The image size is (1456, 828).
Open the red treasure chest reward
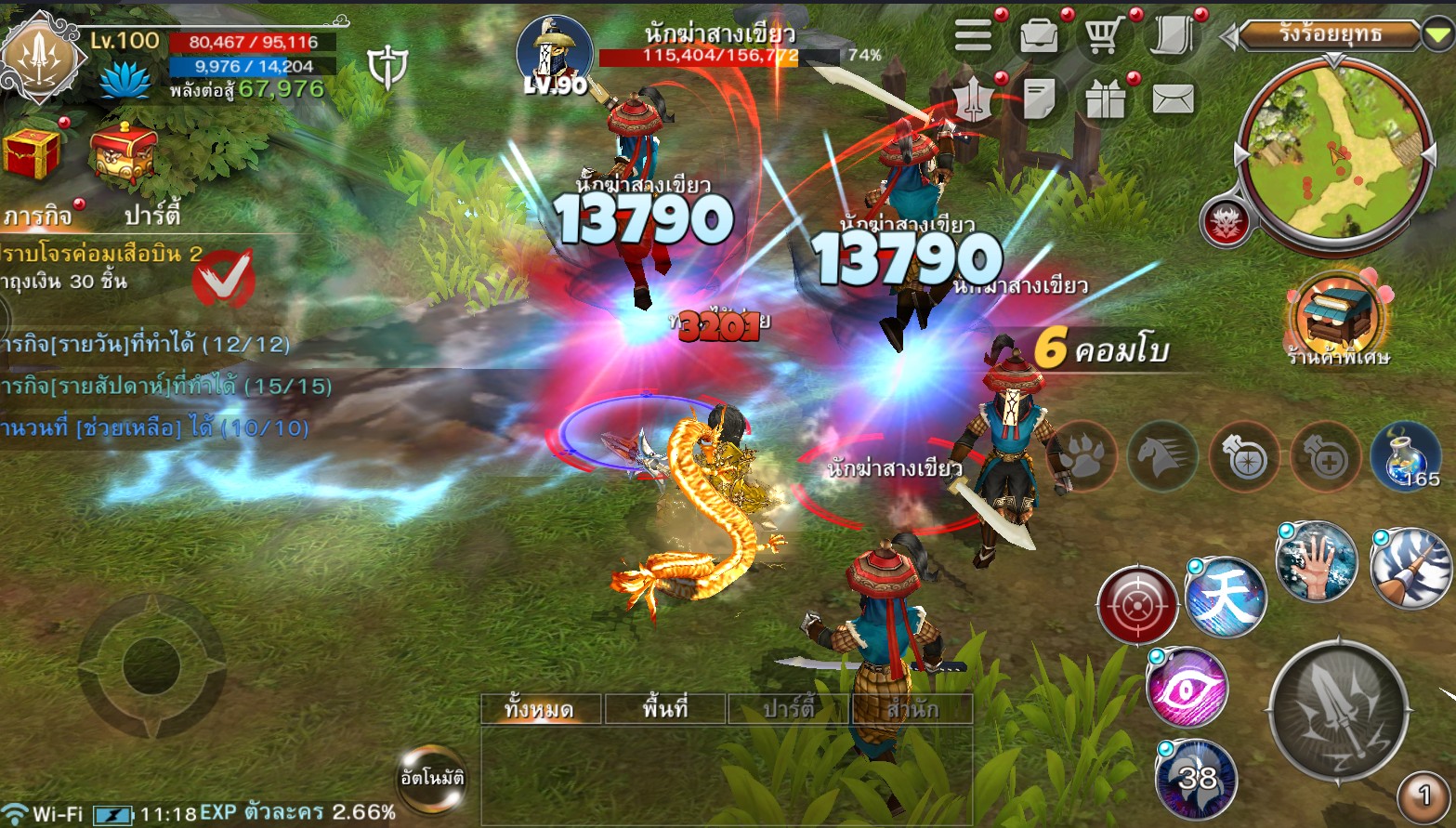click(x=31, y=152)
